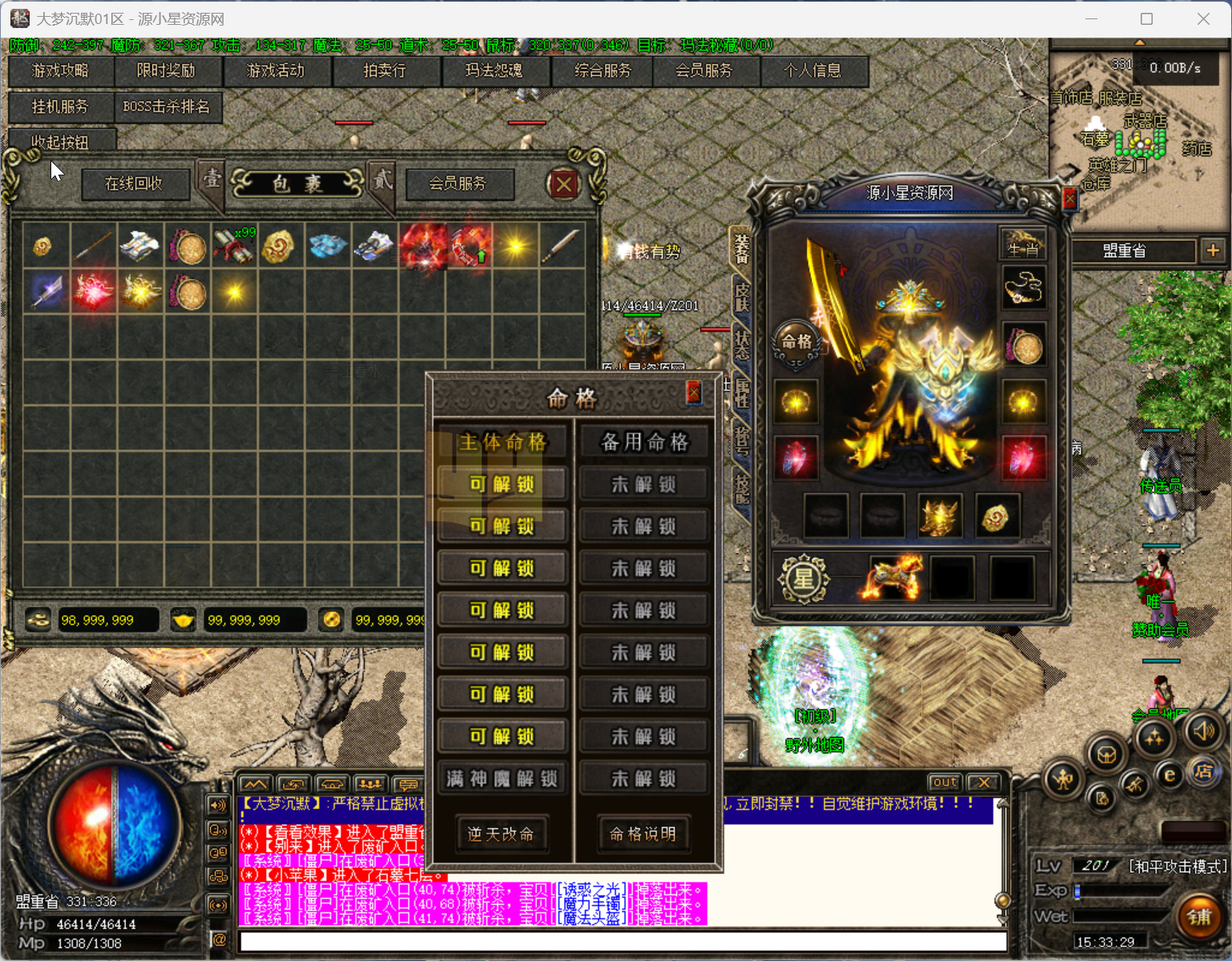Open the 命格说明 description
The width and height of the screenshot is (1232, 961).
point(643,834)
